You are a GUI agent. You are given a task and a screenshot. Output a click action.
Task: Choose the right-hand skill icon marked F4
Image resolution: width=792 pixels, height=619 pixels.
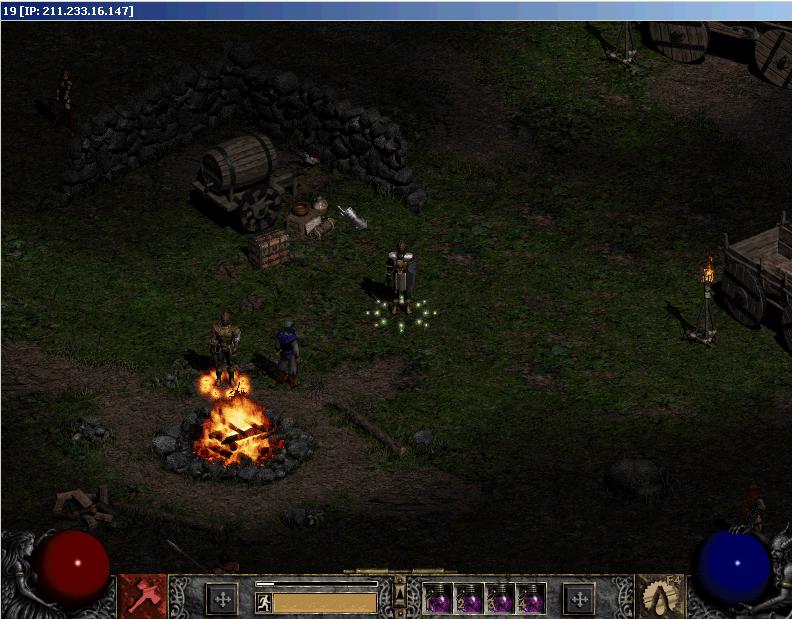click(x=658, y=597)
